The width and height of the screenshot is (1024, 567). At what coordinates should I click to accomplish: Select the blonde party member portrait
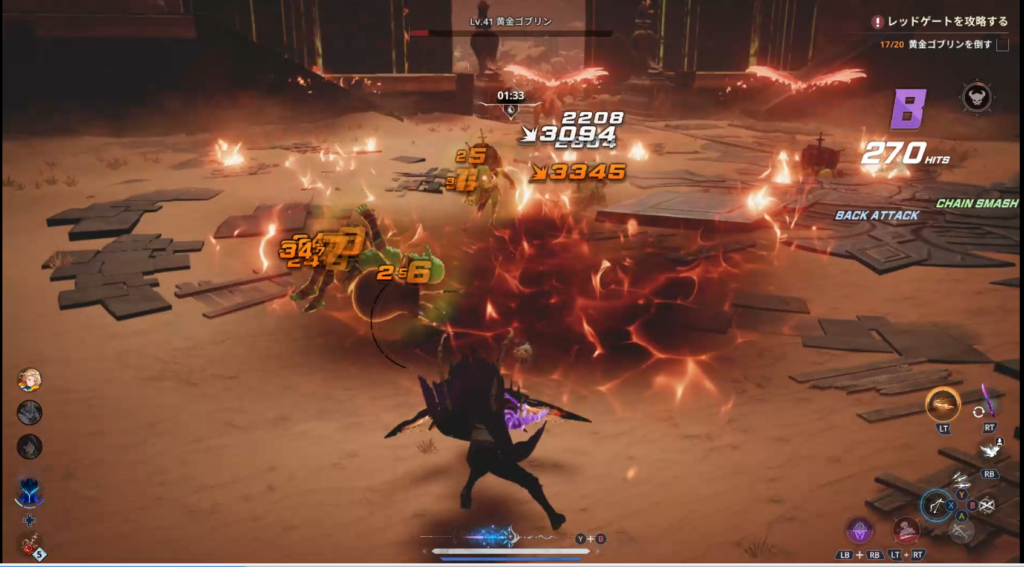pyautogui.click(x=30, y=380)
